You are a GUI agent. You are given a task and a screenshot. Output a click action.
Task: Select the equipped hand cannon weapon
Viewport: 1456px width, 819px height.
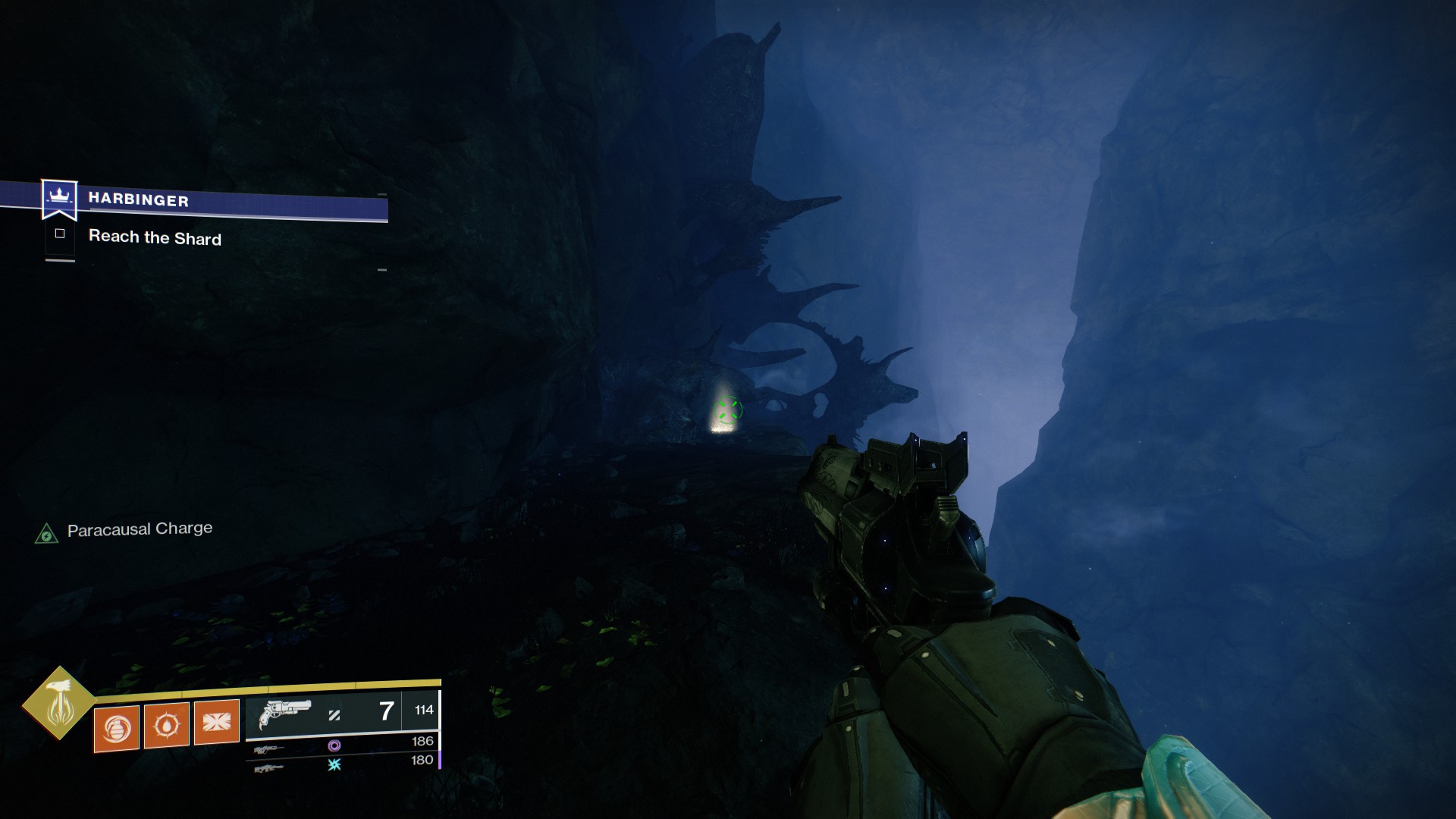click(x=285, y=714)
